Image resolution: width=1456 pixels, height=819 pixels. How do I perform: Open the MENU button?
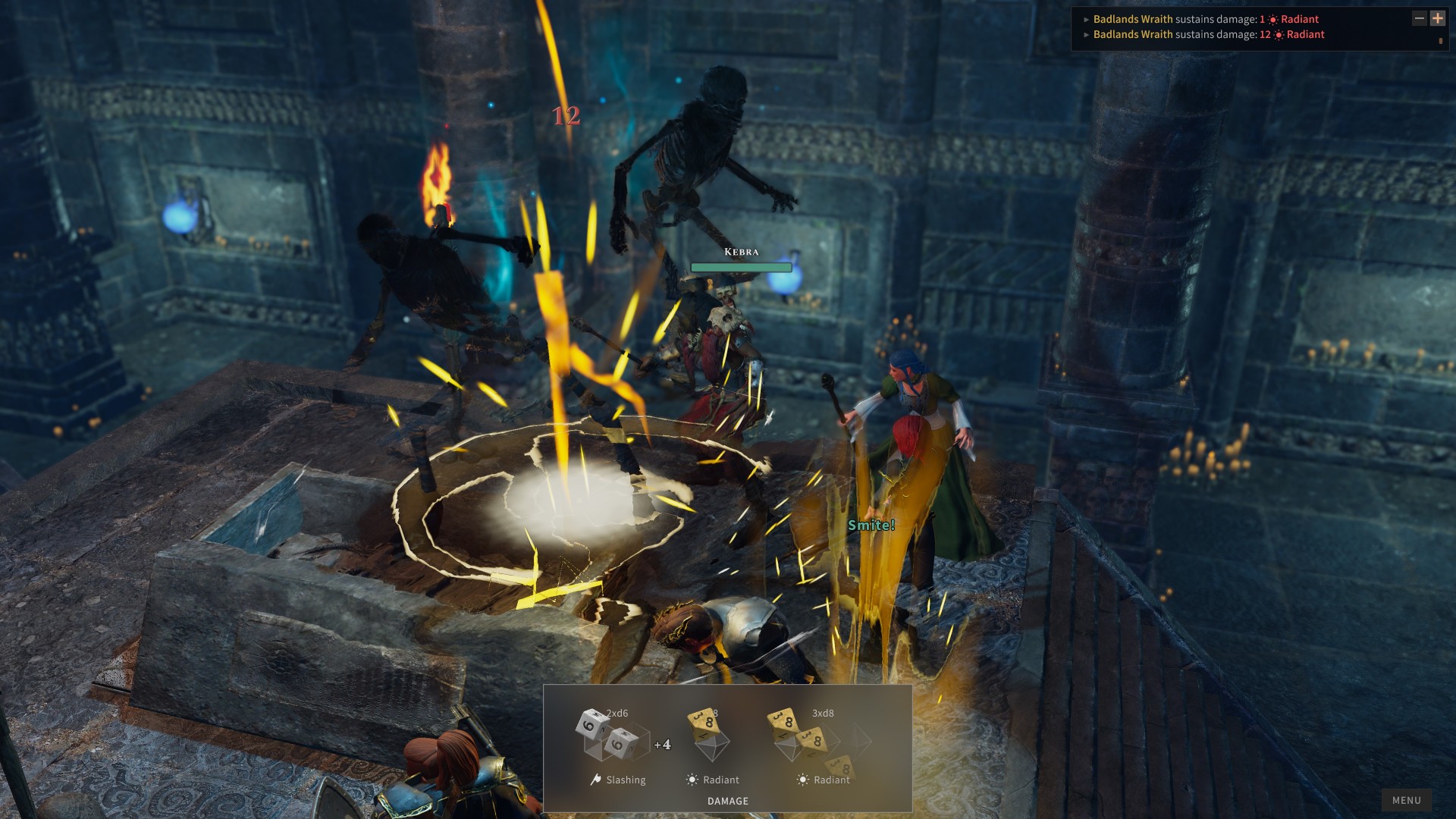1406,800
